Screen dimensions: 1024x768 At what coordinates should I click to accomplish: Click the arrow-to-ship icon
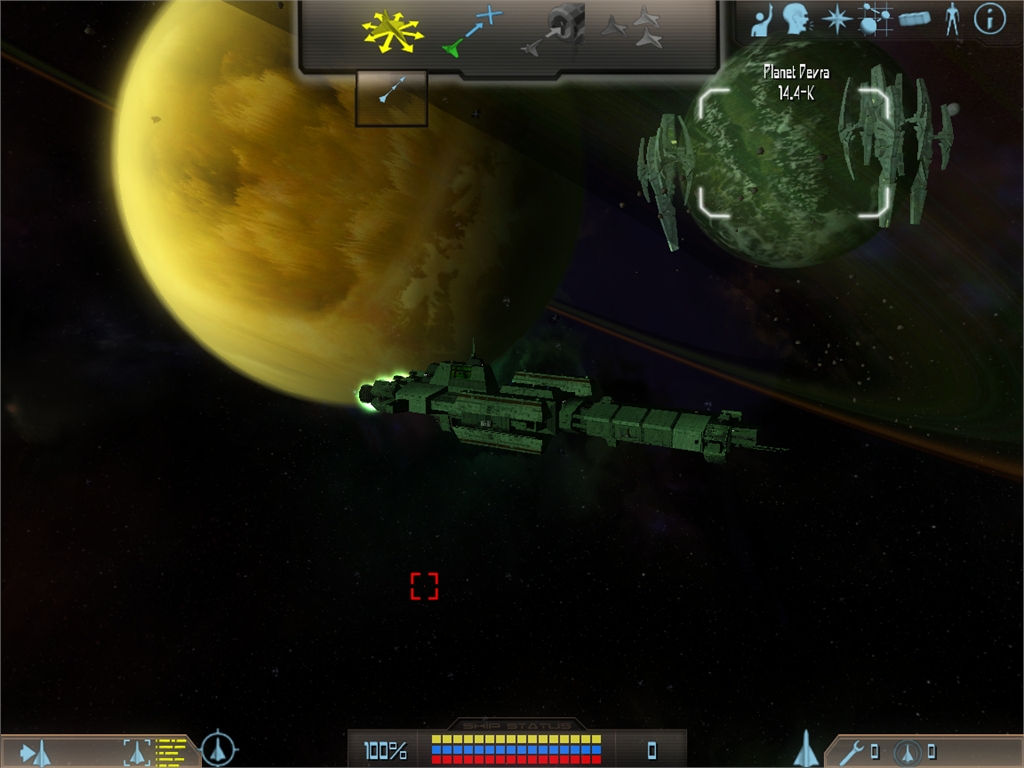click(36, 752)
